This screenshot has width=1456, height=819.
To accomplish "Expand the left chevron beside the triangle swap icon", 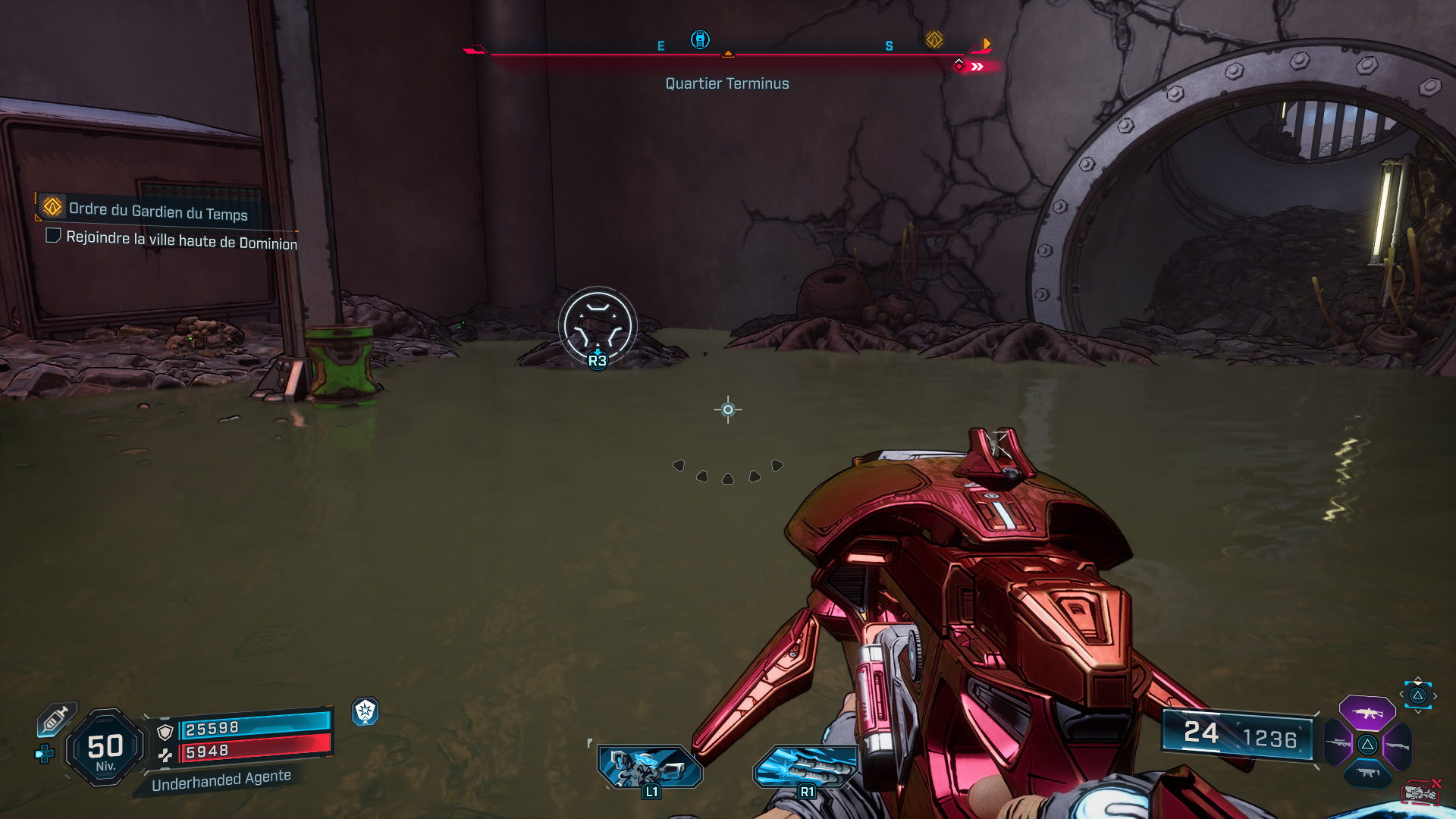I will [x=1401, y=694].
